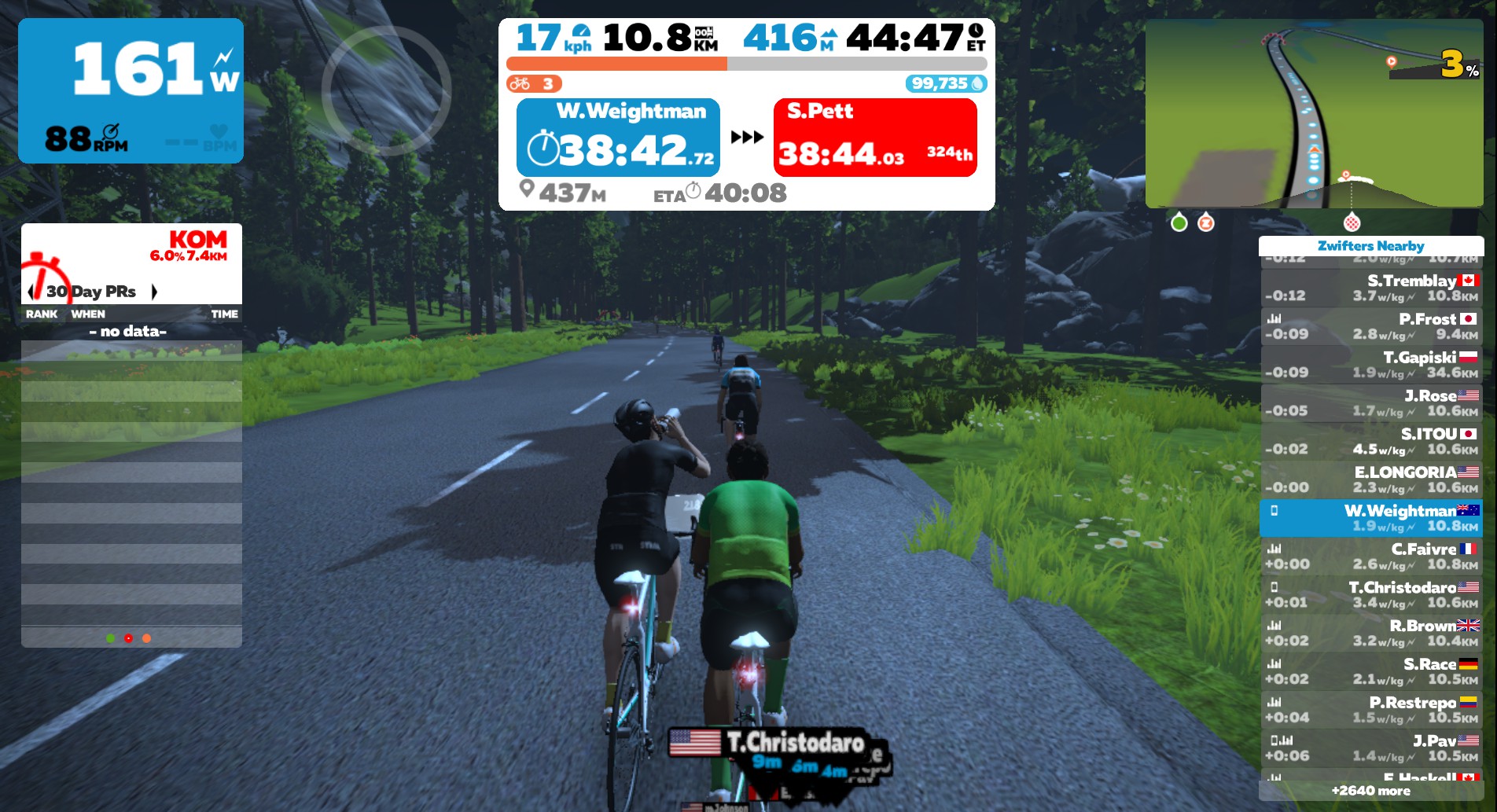The height and width of the screenshot is (812, 1497).
Task: Click the route minimap
Action: [1313, 114]
